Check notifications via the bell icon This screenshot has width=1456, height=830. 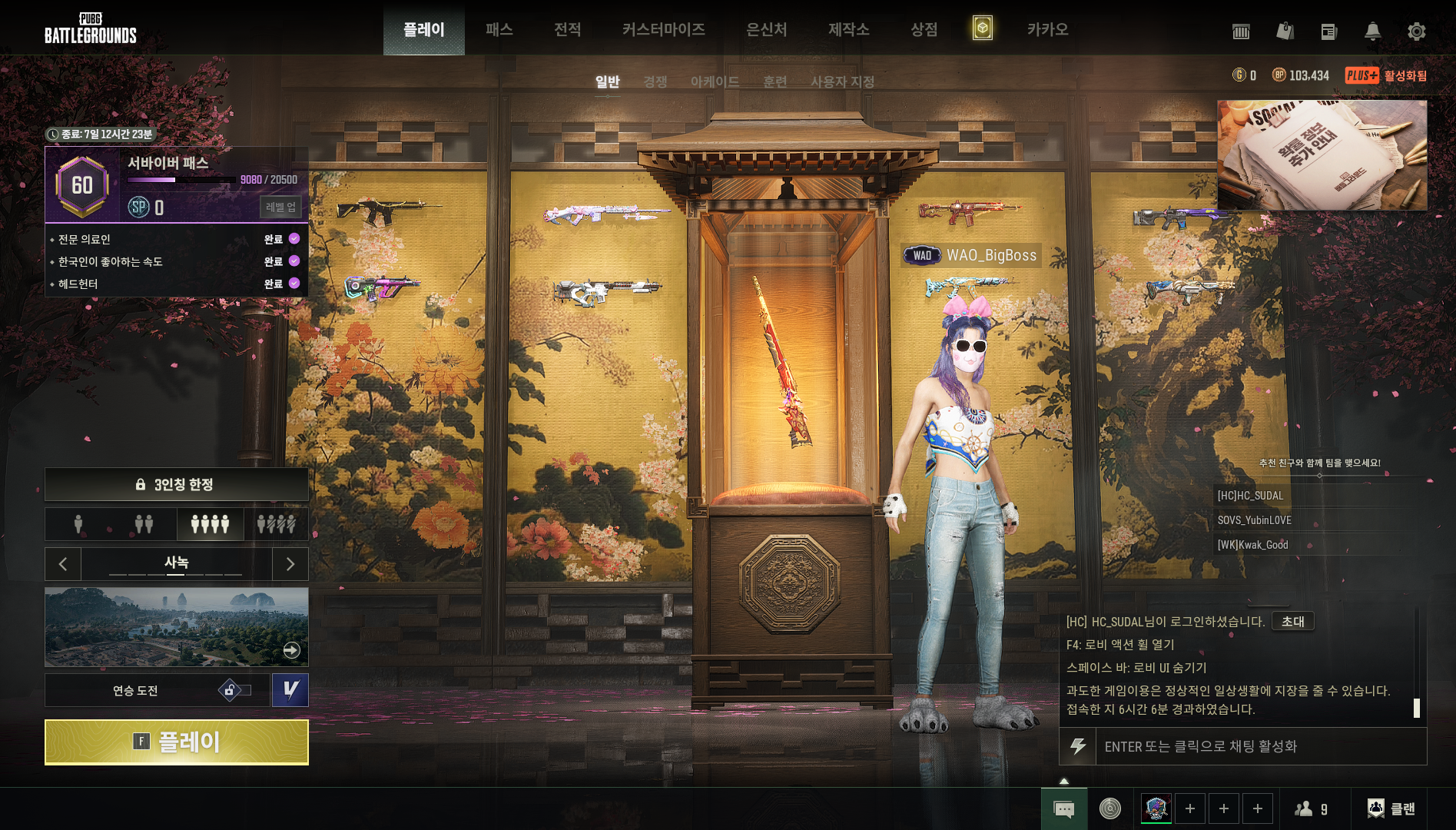pos(1372,31)
